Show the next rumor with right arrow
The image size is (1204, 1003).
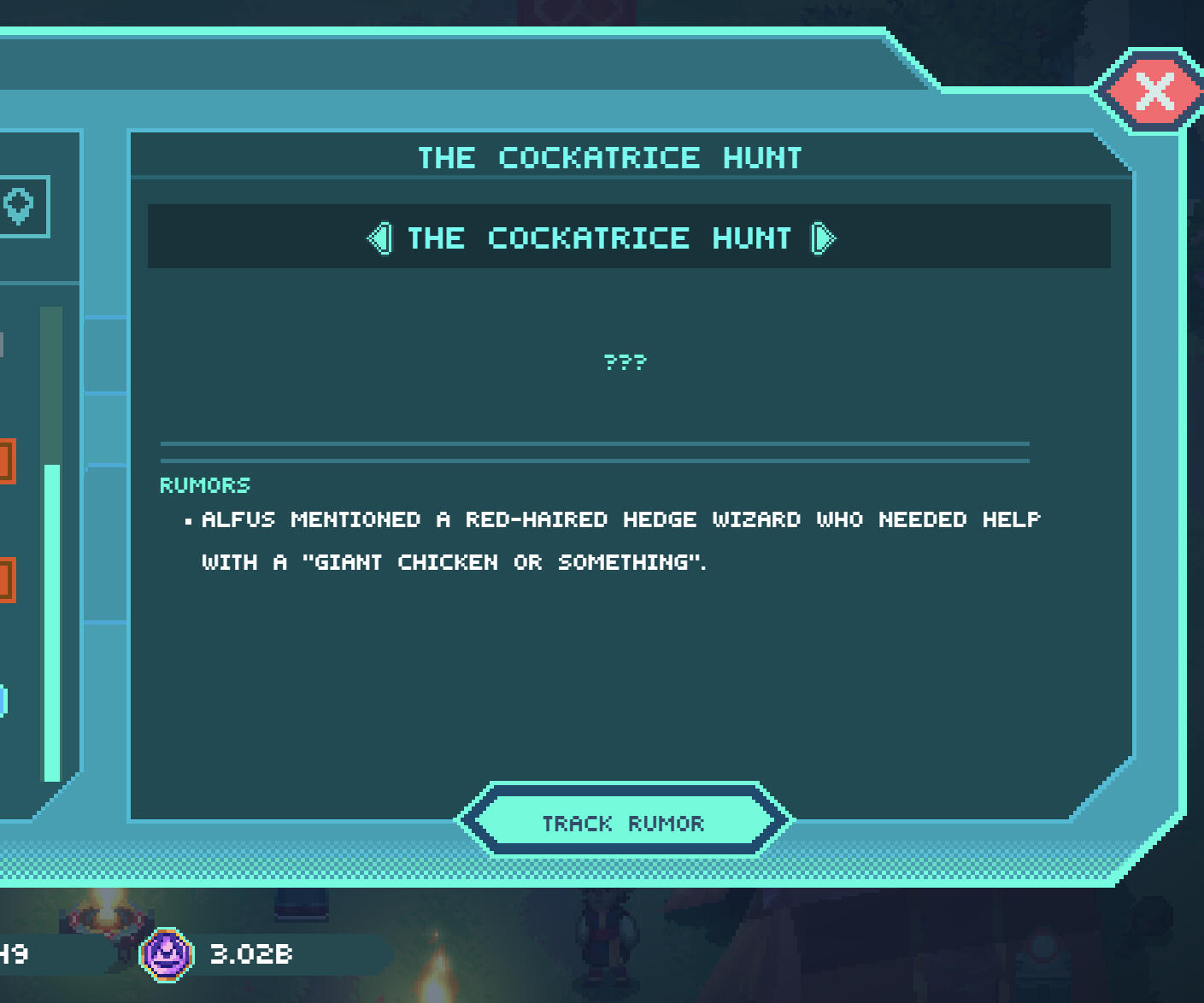[x=822, y=238]
